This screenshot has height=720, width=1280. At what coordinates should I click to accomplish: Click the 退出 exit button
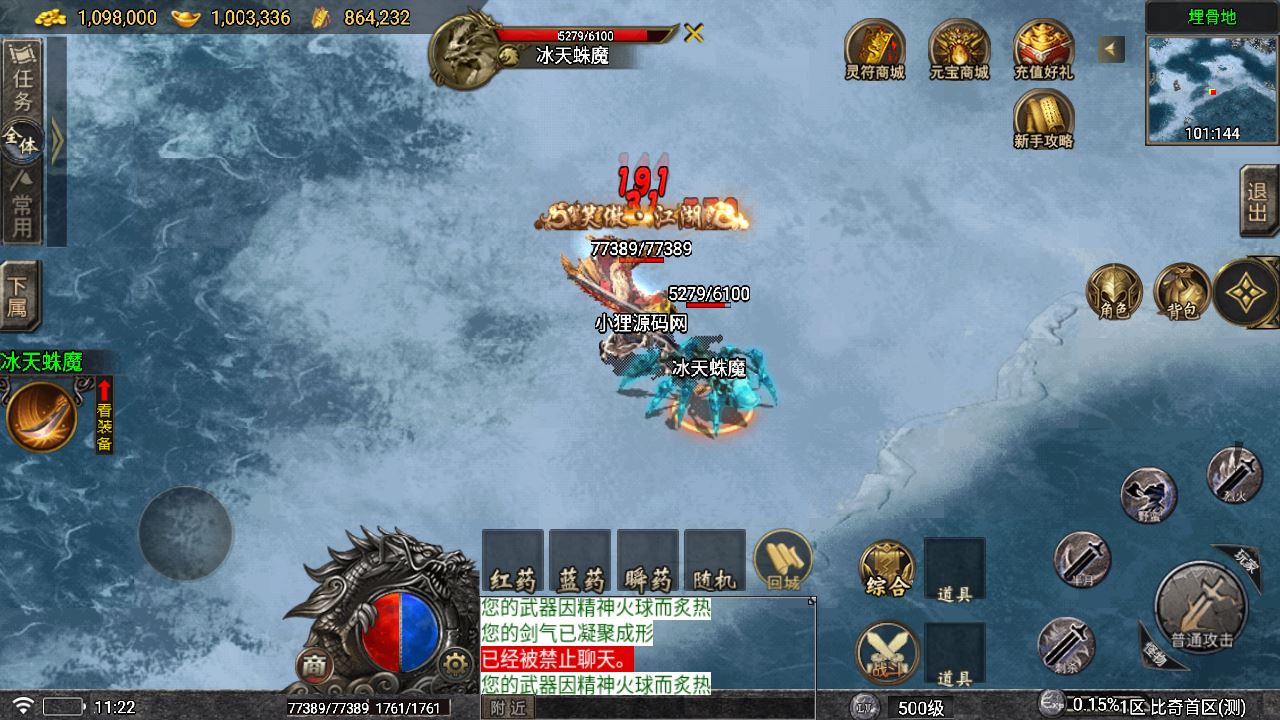pyautogui.click(x=1258, y=201)
